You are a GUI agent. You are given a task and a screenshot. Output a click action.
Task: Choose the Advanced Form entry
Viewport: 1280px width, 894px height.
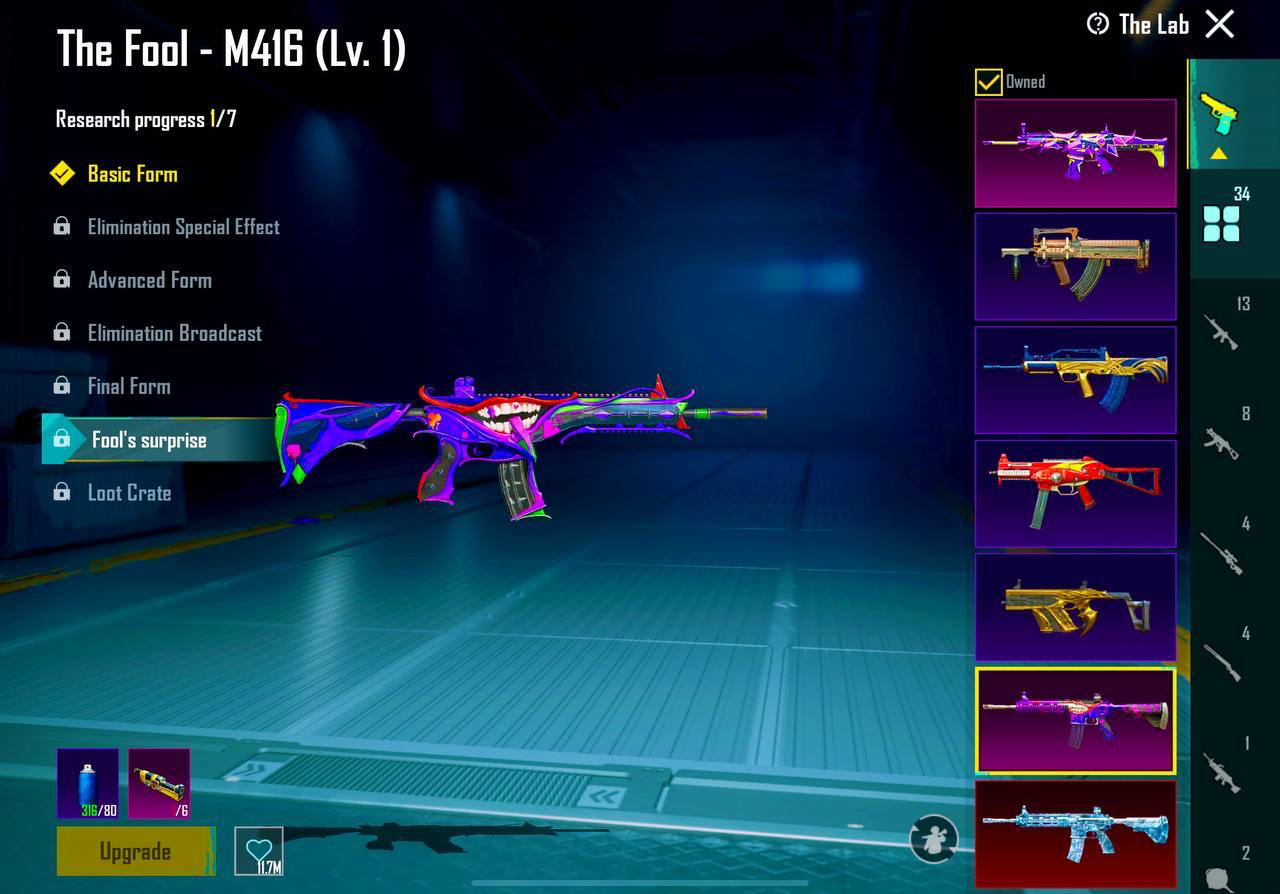pyautogui.click(x=149, y=280)
